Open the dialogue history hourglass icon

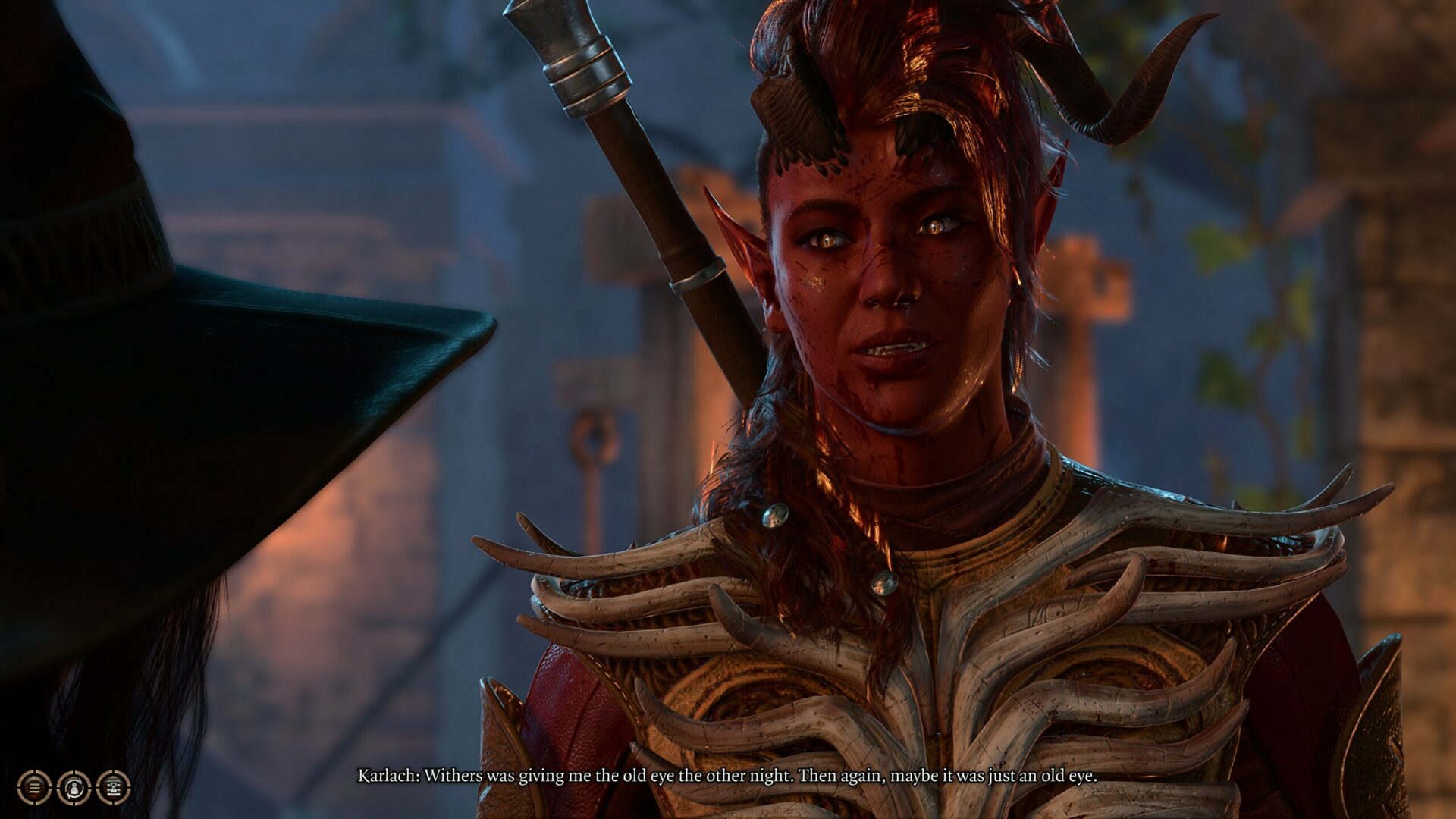pos(114,788)
